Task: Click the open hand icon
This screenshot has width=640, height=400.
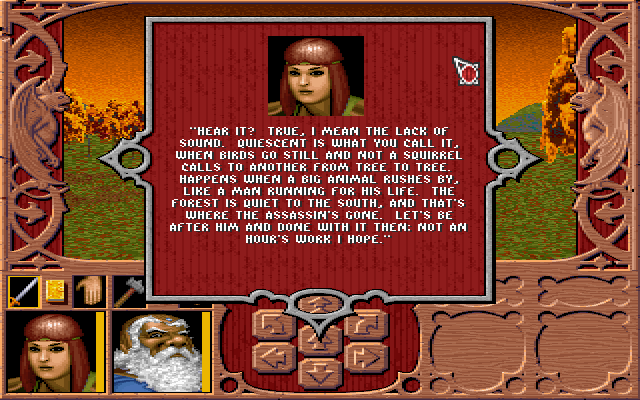Action: (91, 291)
